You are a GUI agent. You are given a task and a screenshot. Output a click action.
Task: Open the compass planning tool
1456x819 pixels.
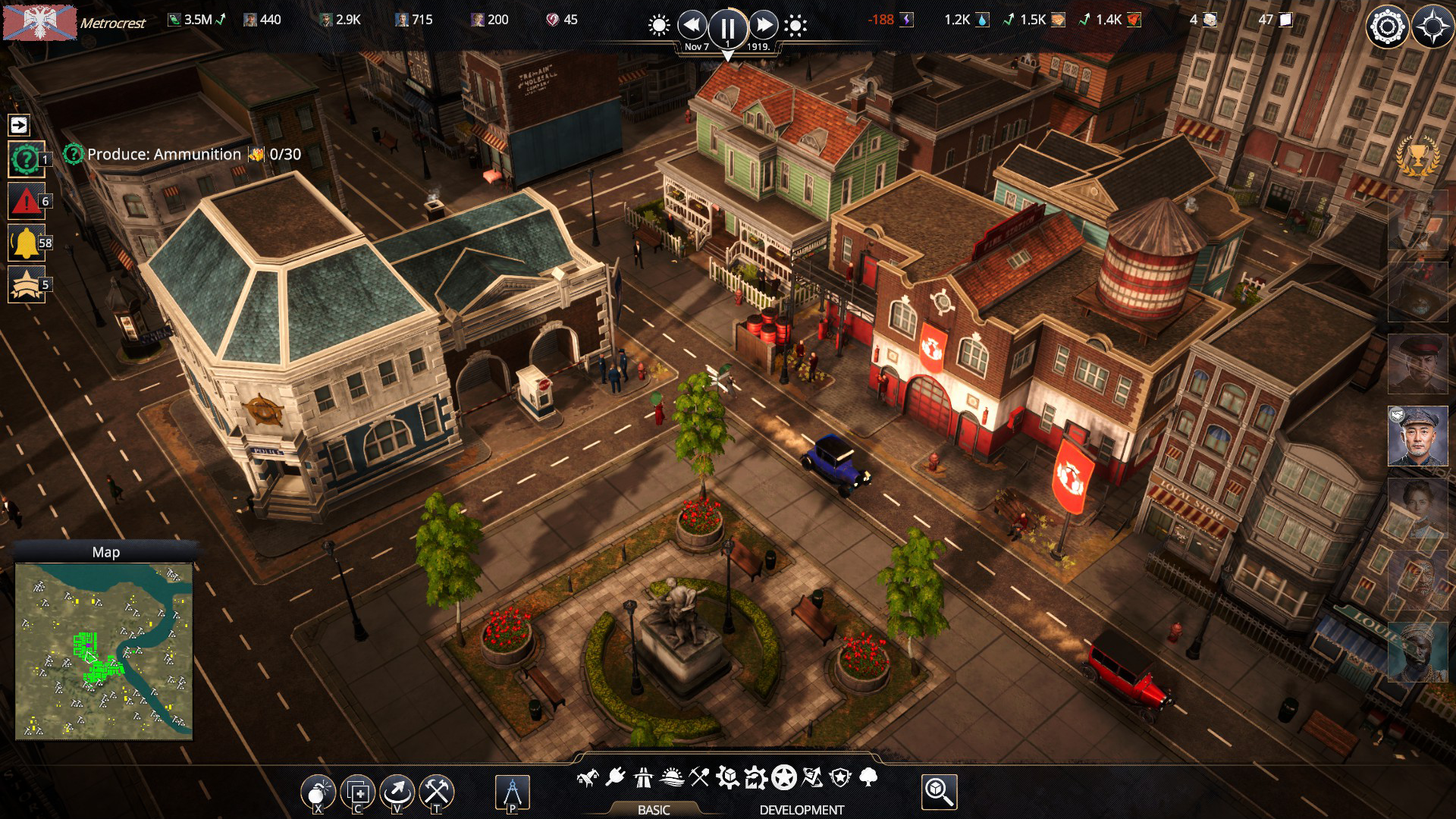pyautogui.click(x=512, y=792)
